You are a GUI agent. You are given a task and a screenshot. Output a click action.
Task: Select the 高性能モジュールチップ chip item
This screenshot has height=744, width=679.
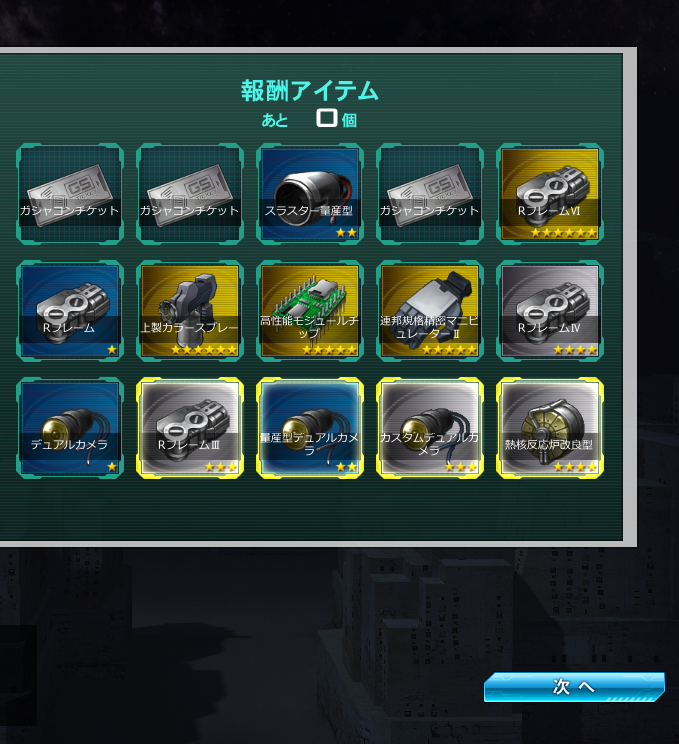point(310,311)
